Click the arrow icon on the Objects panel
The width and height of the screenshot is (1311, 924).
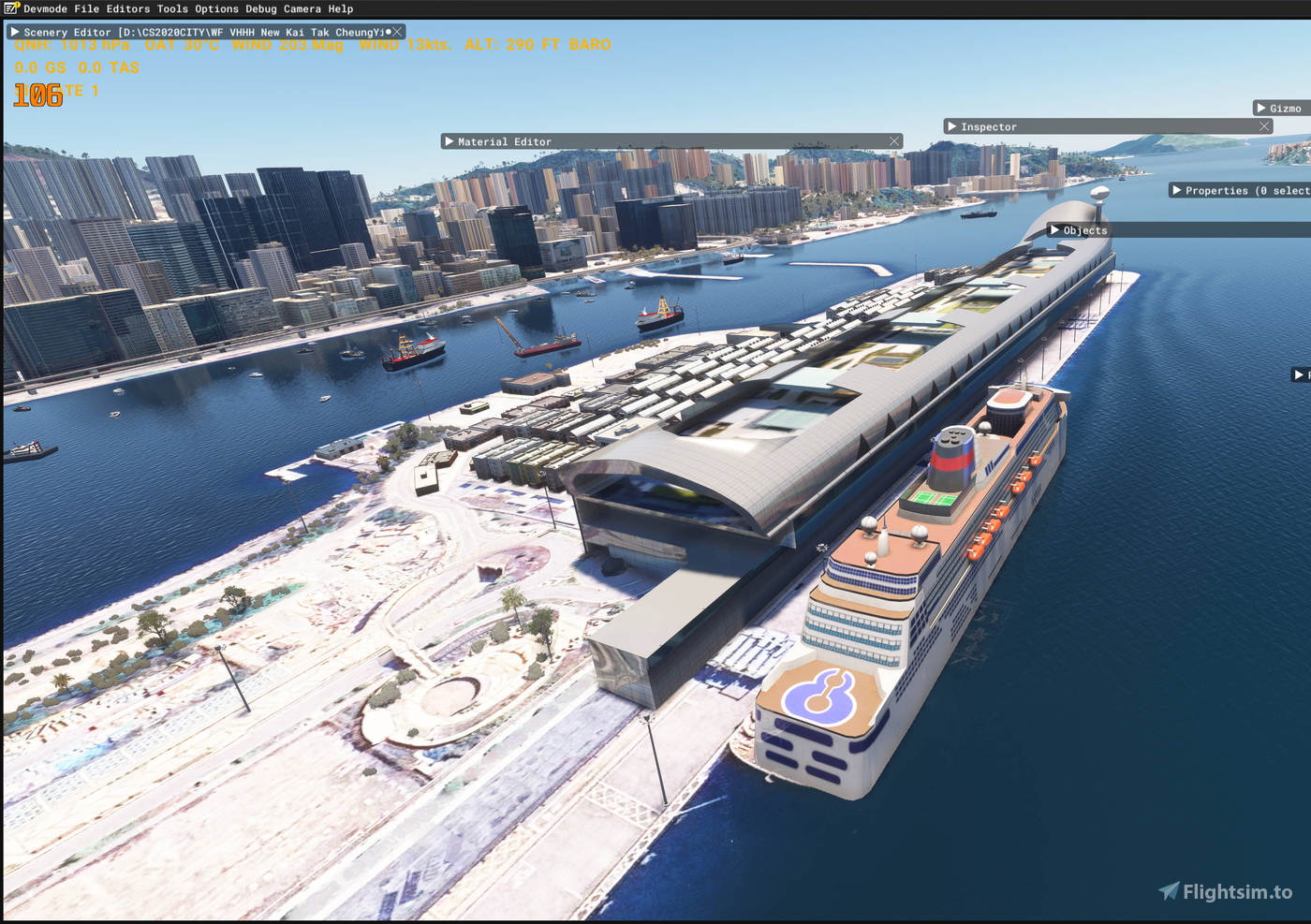tap(1053, 229)
